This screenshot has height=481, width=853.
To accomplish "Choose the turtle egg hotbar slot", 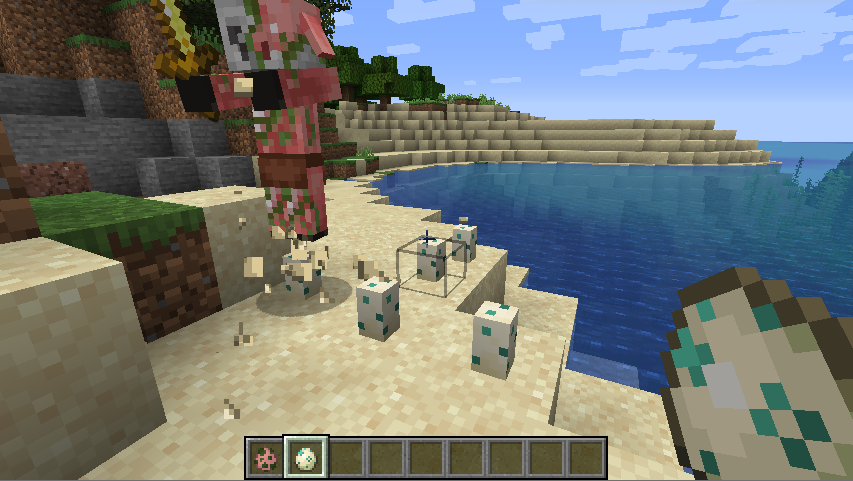I will [305, 458].
